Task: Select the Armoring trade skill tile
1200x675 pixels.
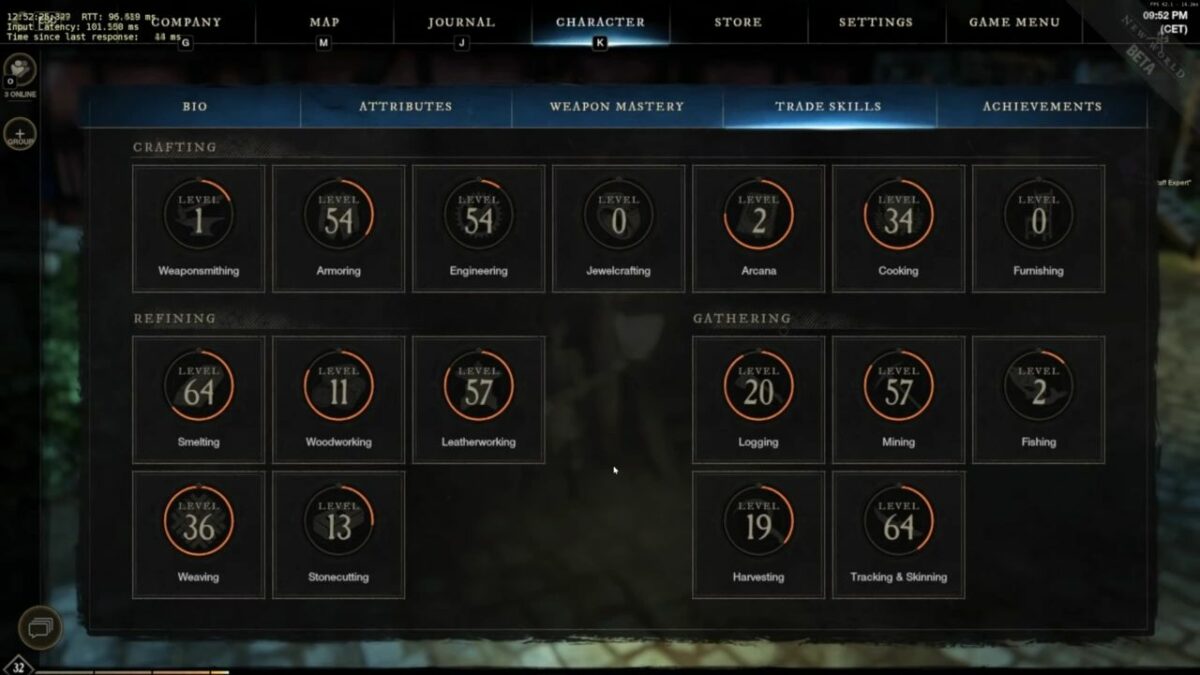Action: pyautogui.click(x=338, y=228)
